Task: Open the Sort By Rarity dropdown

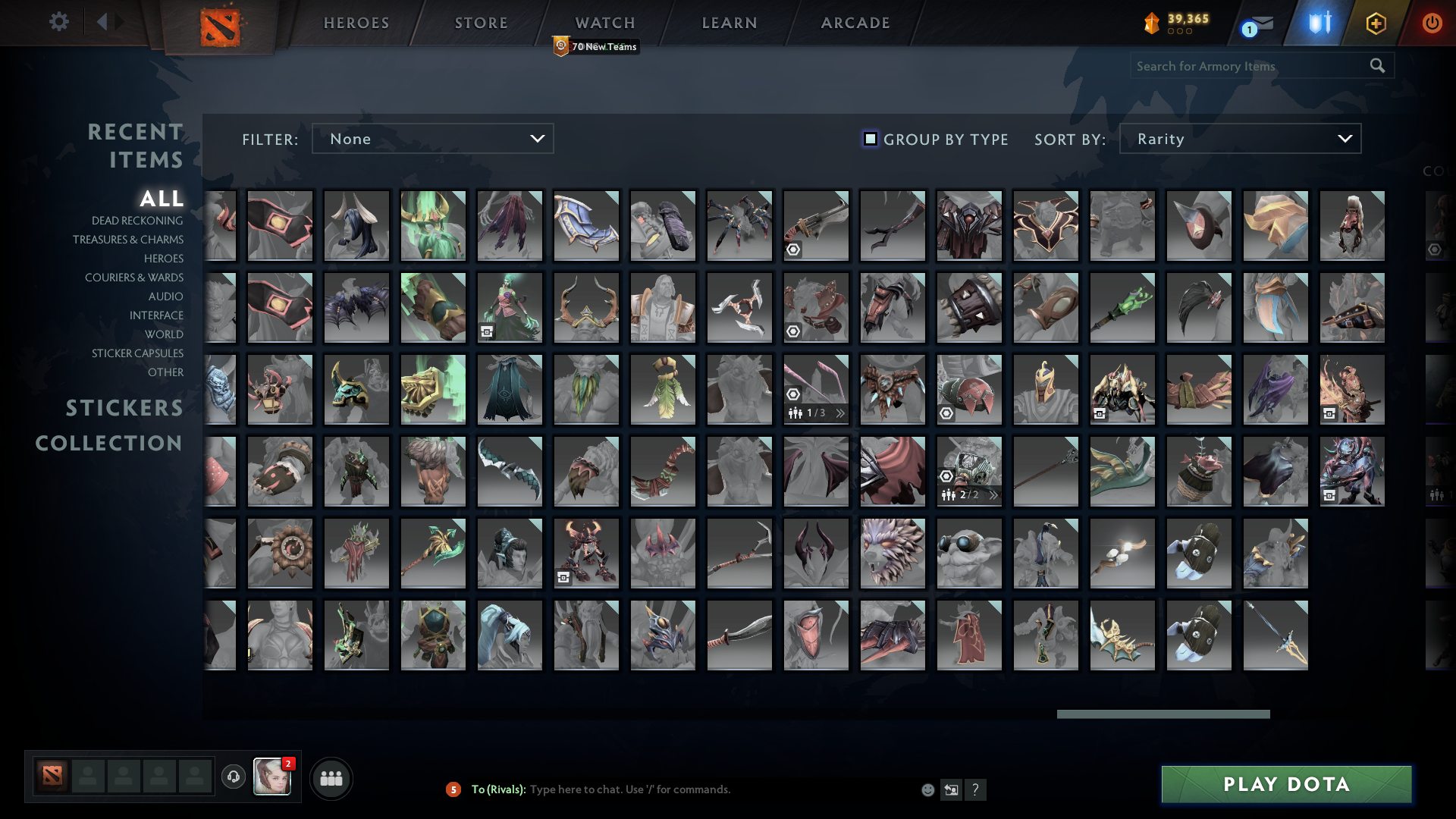Action: click(1239, 139)
